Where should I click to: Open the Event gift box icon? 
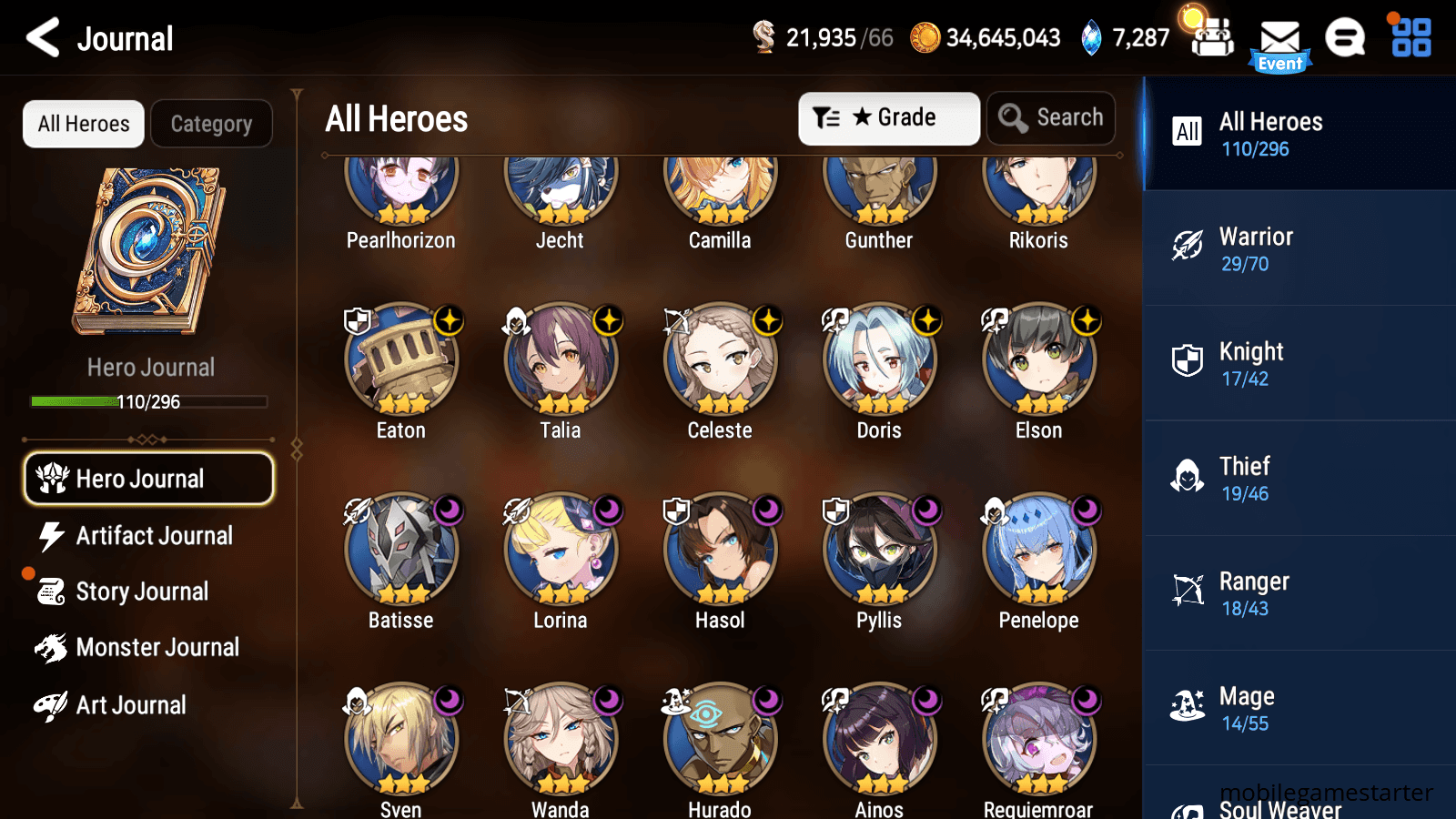1210,35
